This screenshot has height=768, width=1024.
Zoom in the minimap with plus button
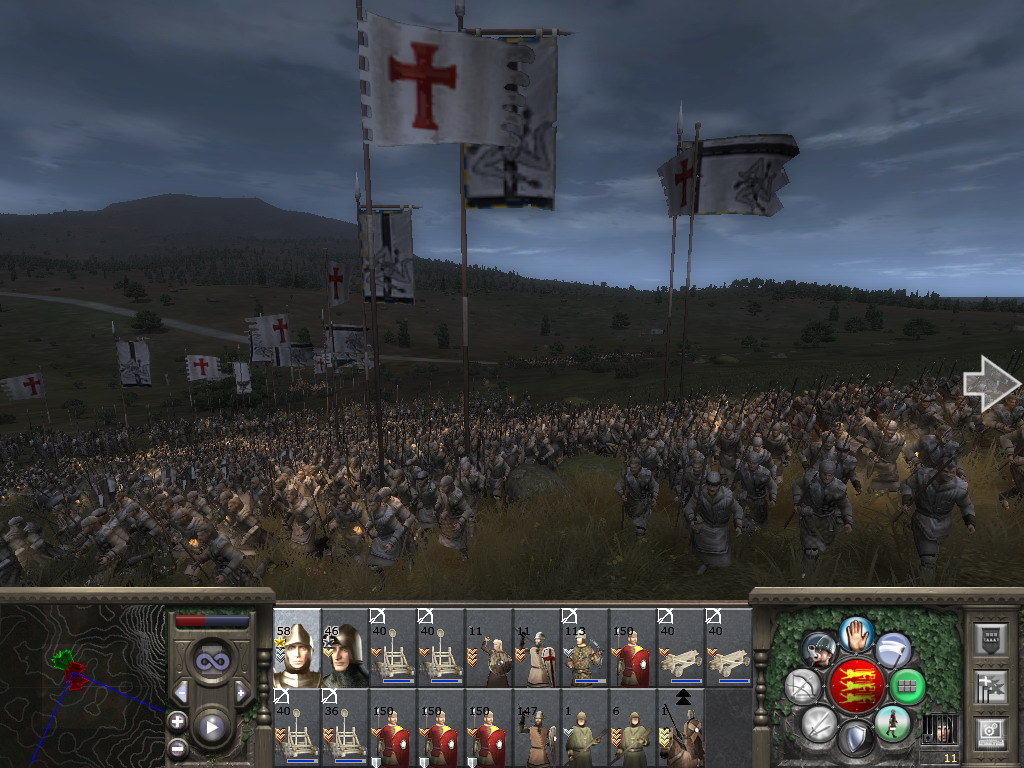177,721
